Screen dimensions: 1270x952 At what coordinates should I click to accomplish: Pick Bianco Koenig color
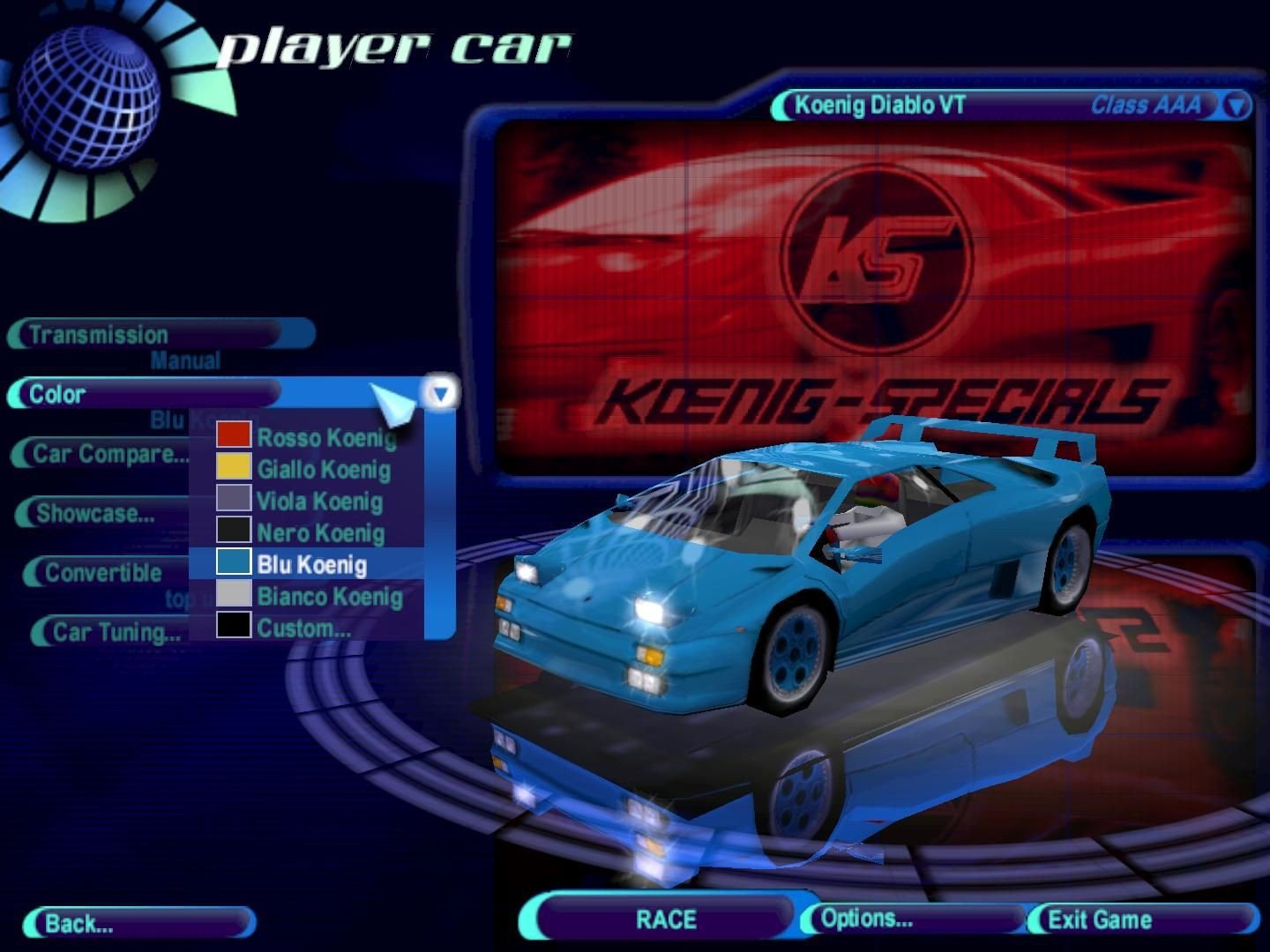pyautogui.click(x=329, y=597)
